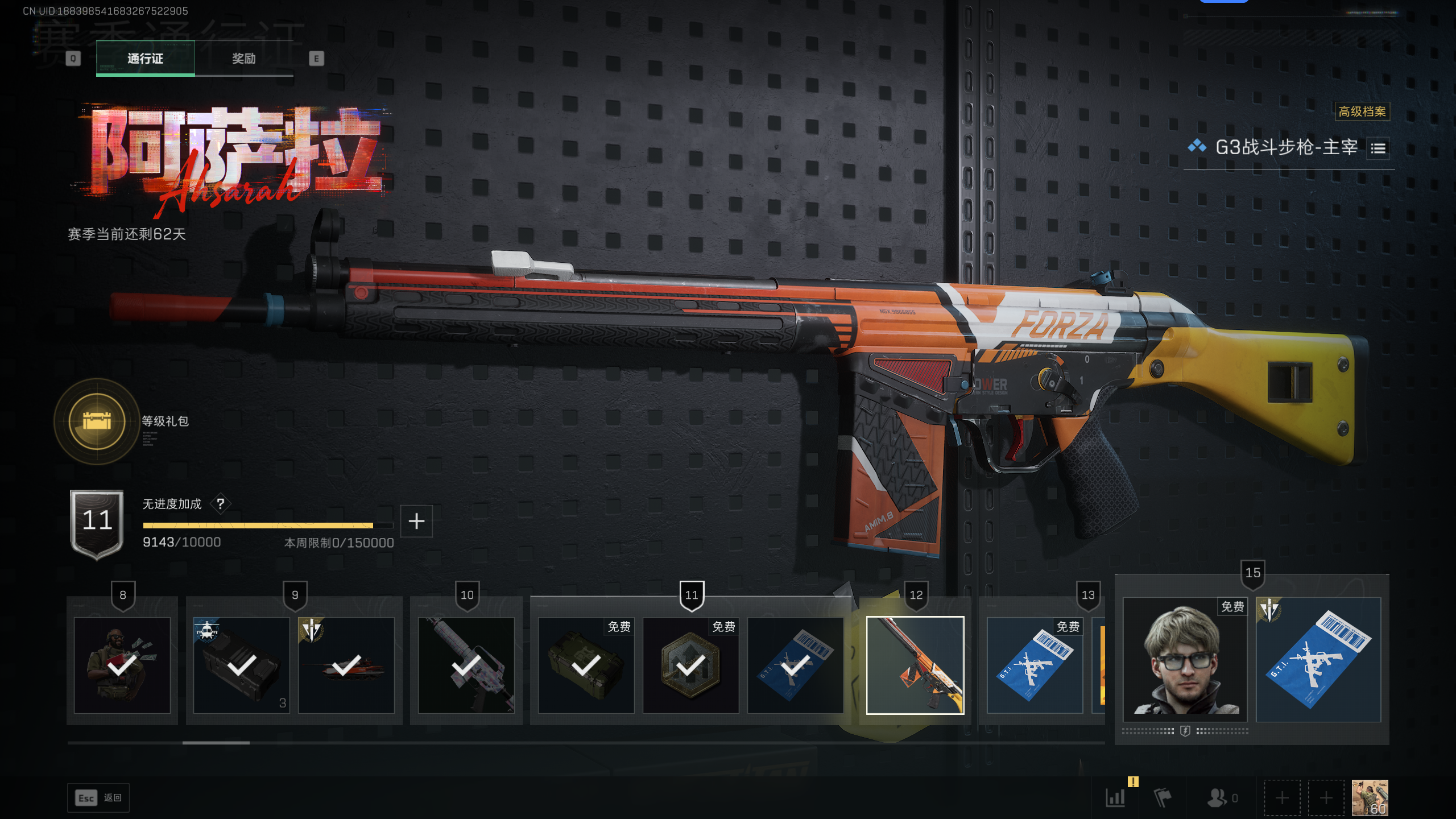Switch to the 通行证 tab

pyautogui.click(x=145, y=58)
